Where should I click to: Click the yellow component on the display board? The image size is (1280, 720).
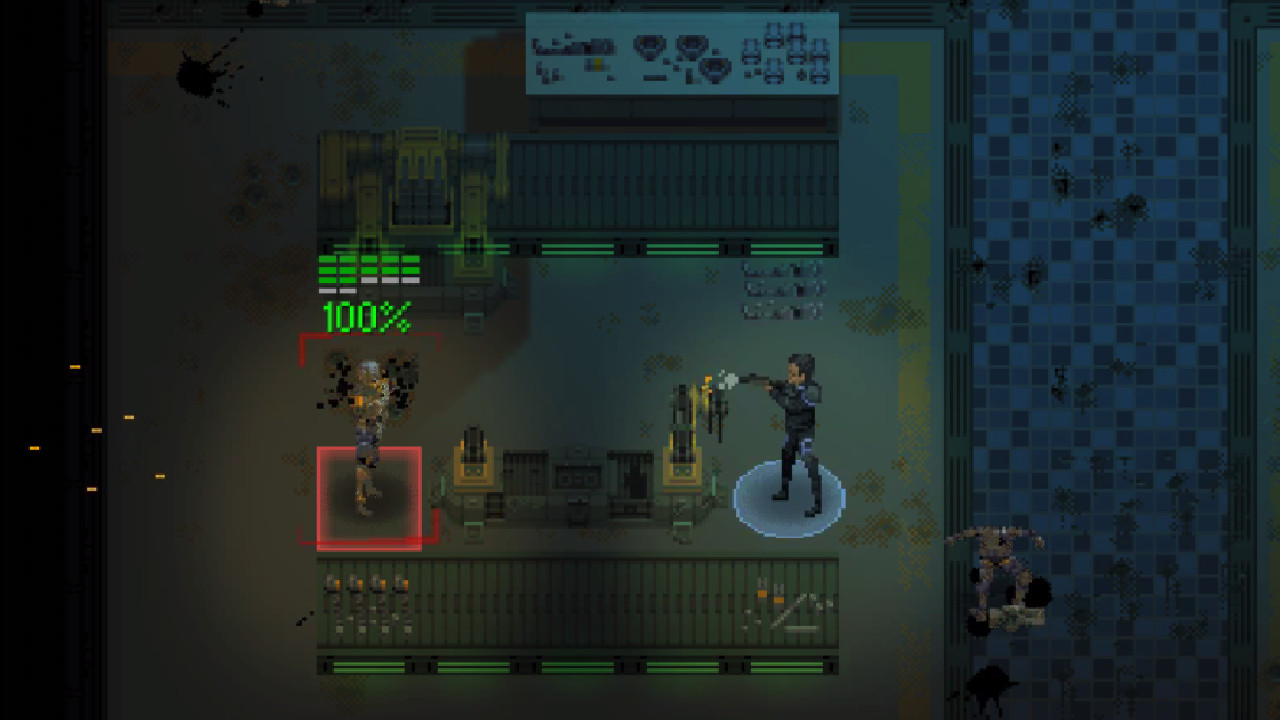pyautogui.click(x=596, y=62)
